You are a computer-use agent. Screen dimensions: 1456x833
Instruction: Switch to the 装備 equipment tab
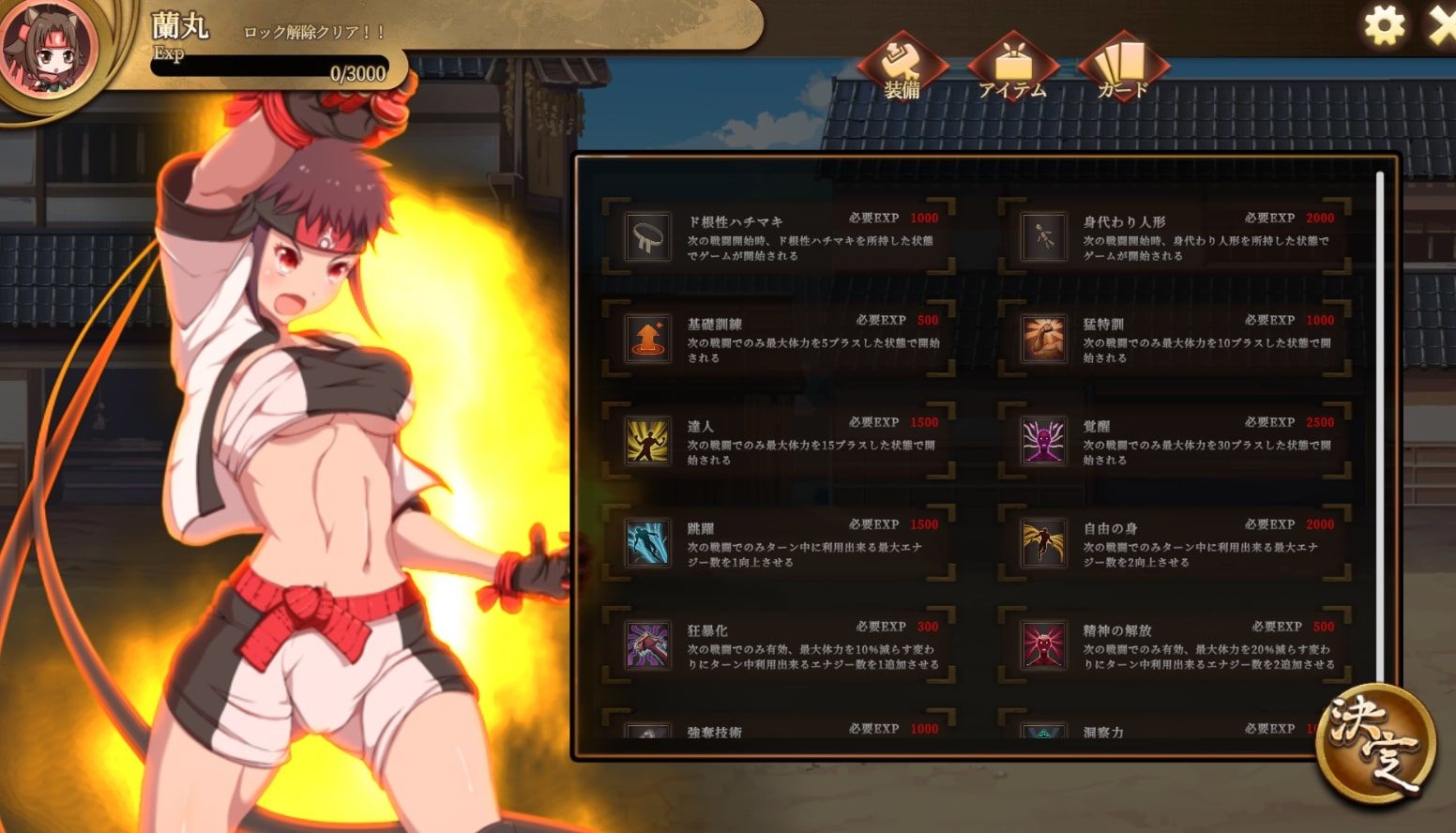[902, 68]
